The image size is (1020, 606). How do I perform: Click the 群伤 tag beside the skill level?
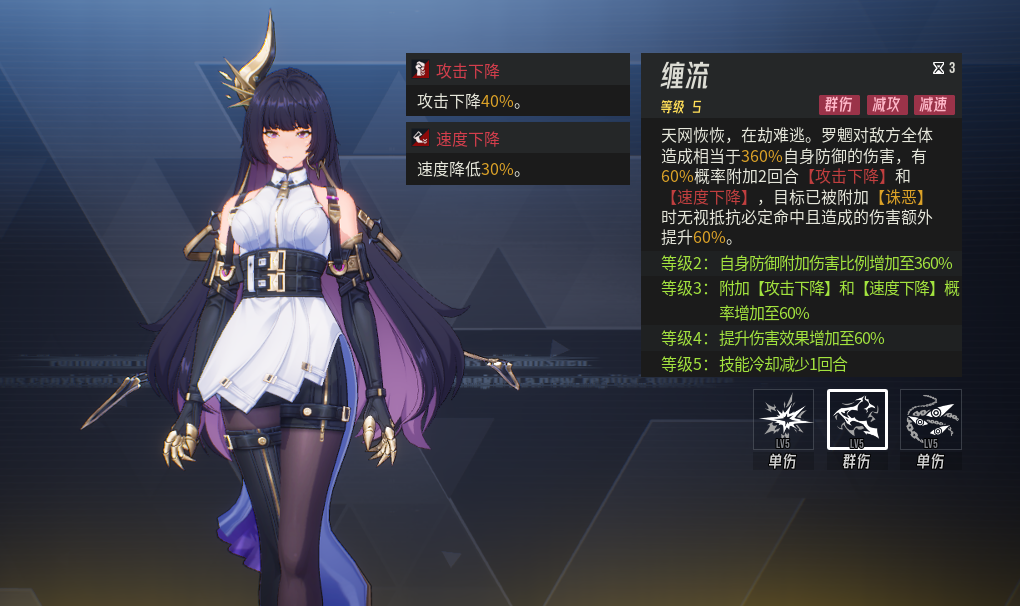tap(839, 105)
